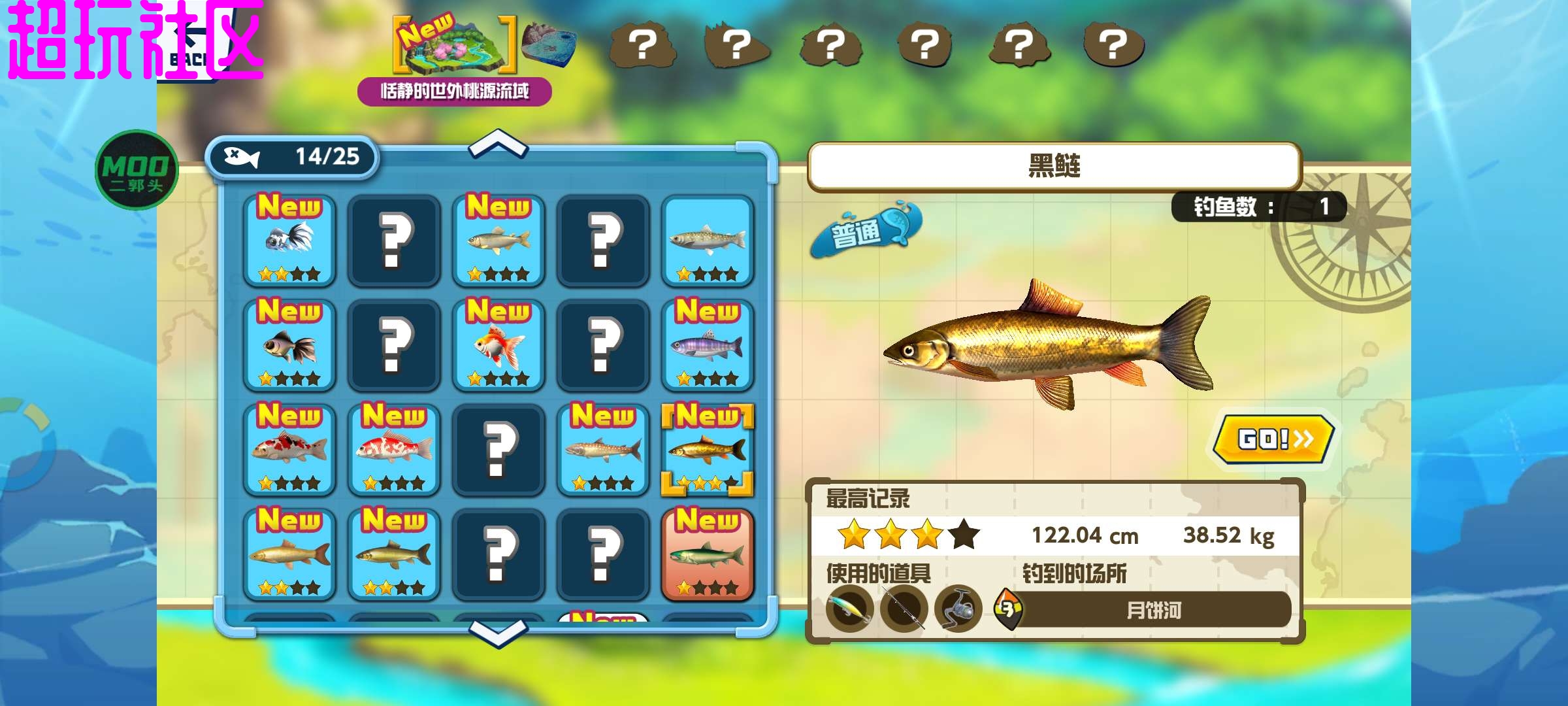Image resolution: width=1568 pixels, height=706 pixels.
Task: Inspect the fishing rod item icon
Action: (904, 609)
